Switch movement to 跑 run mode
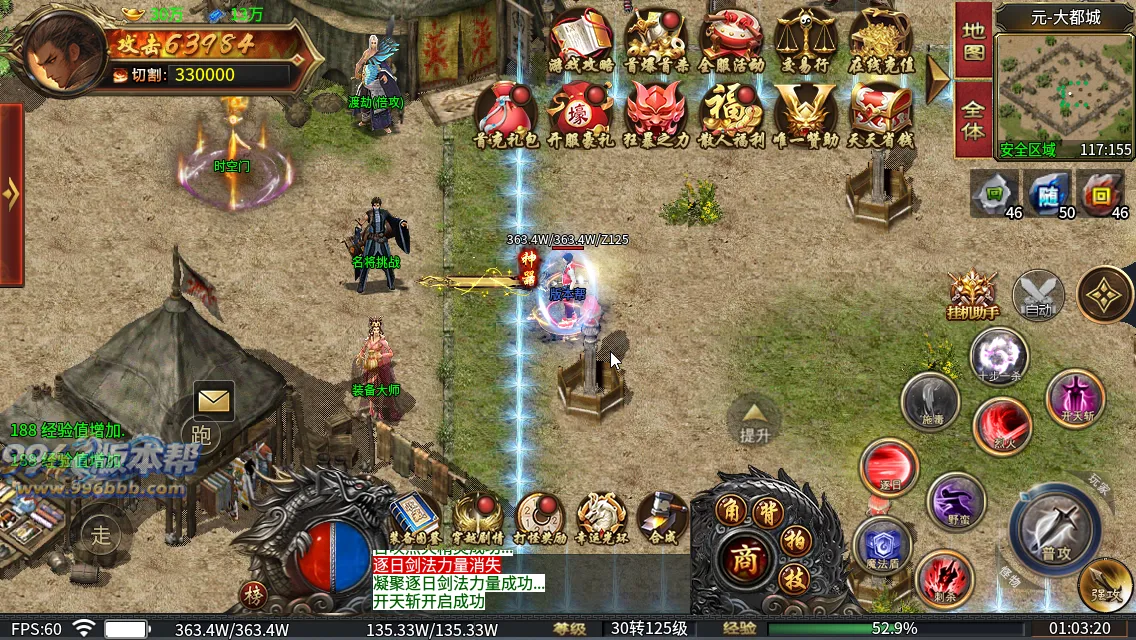Image resolution: width=1136 pixels, height=640 pixels. tap(201, 435)
